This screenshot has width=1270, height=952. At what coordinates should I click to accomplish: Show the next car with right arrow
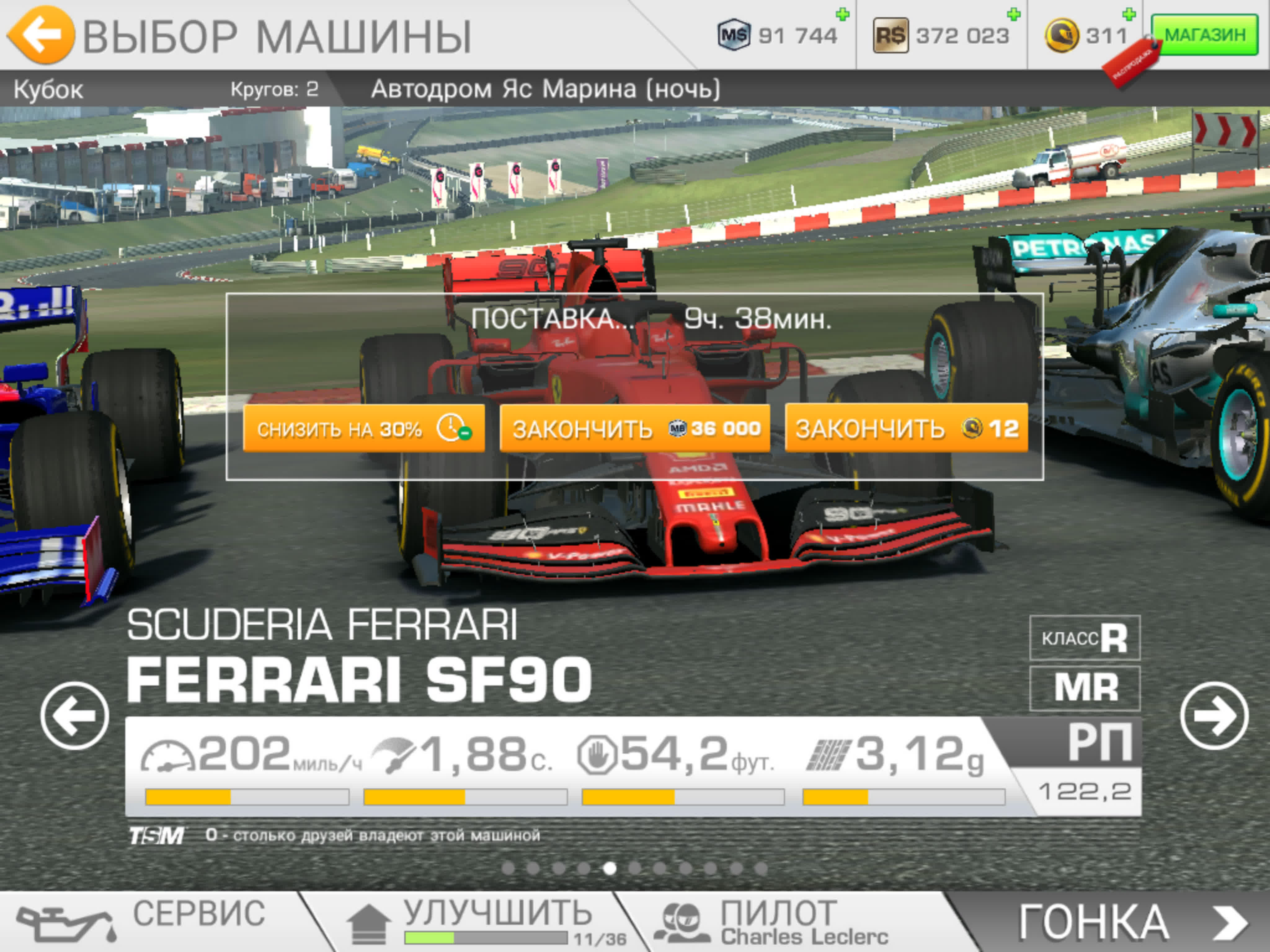coord(1214,716)
